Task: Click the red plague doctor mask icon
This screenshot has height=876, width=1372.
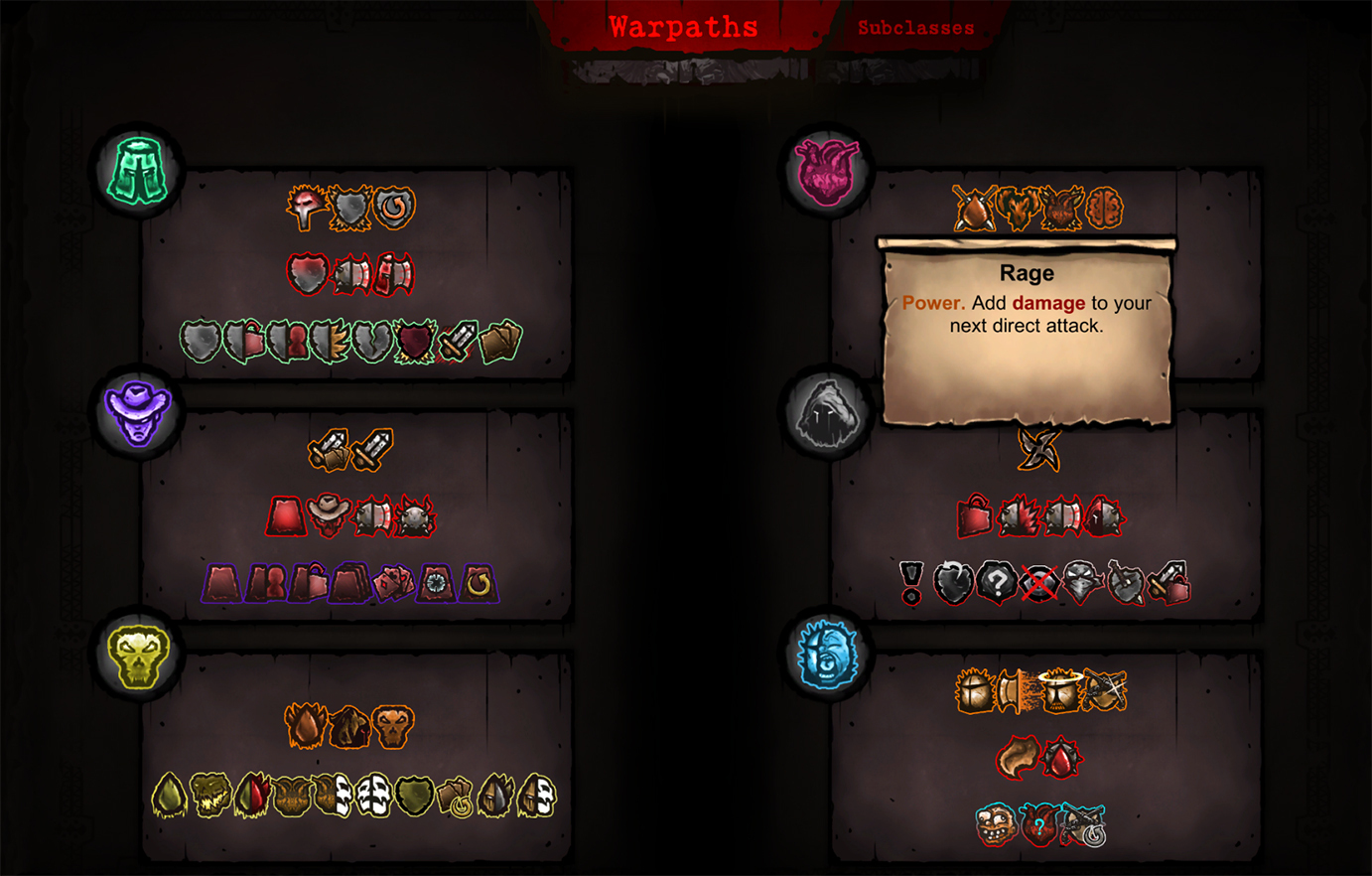Action: [307, 209]
